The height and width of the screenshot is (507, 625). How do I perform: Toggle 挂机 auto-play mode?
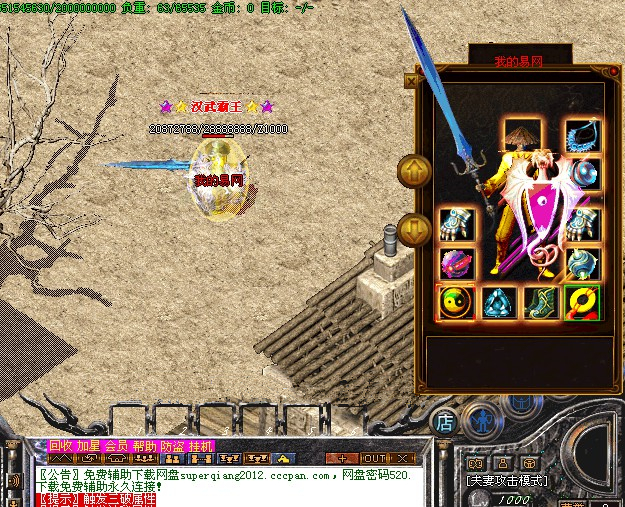coord(200,446)
